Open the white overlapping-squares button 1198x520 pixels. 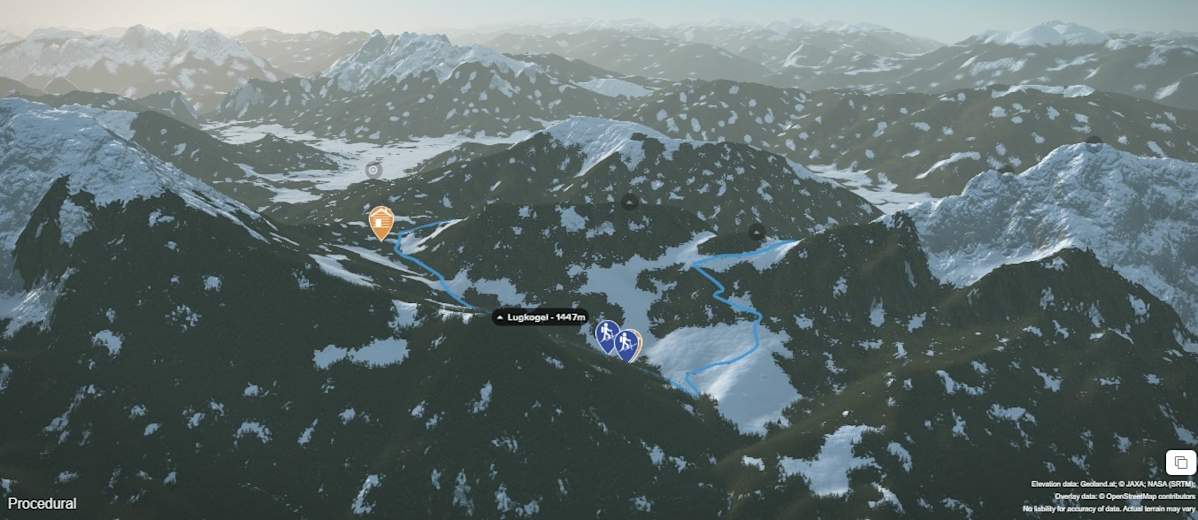(x=1180, y=462)
